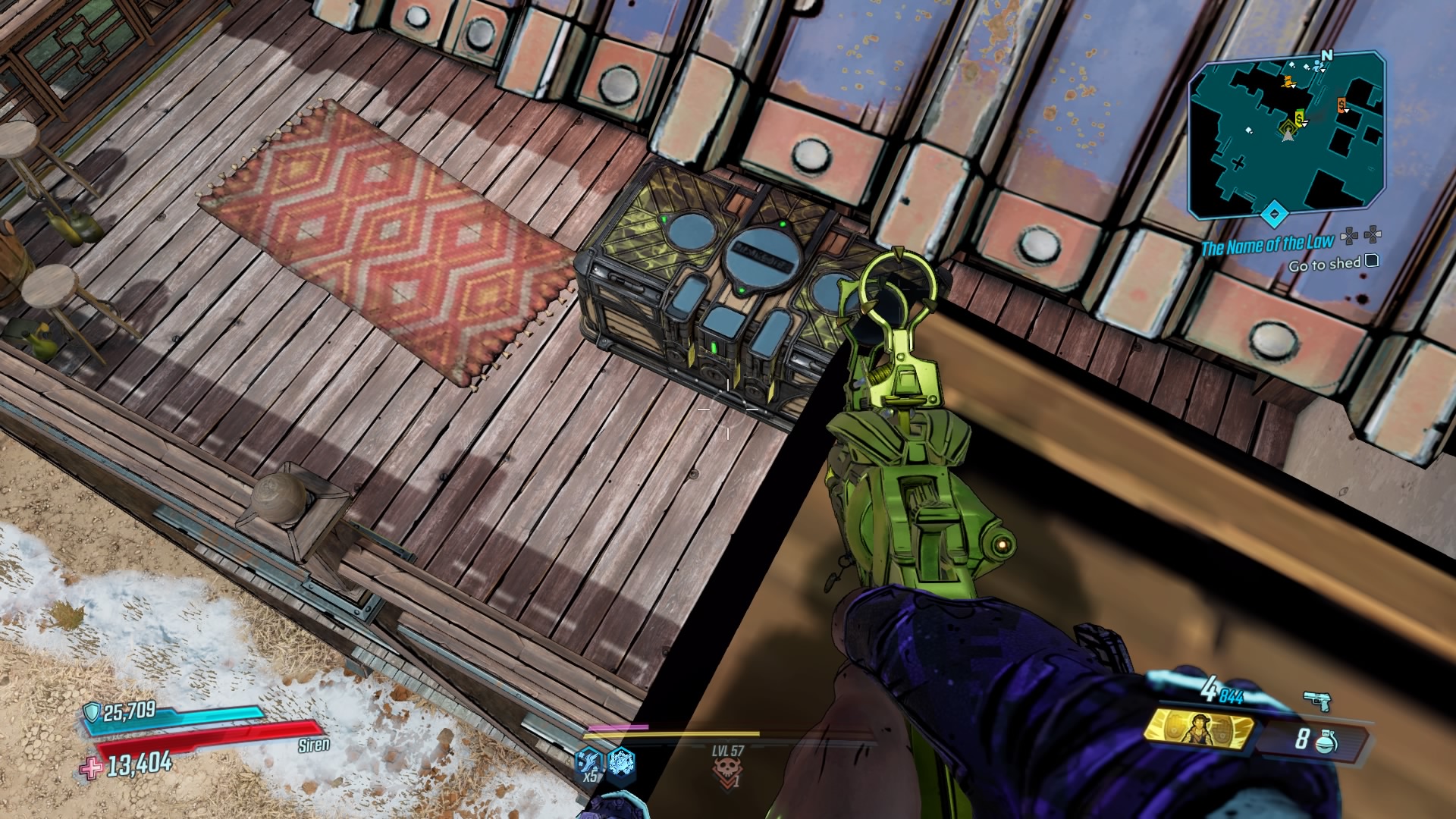
Task: Click the Mayhem level skull icon
Action: [x=728, y=767]
